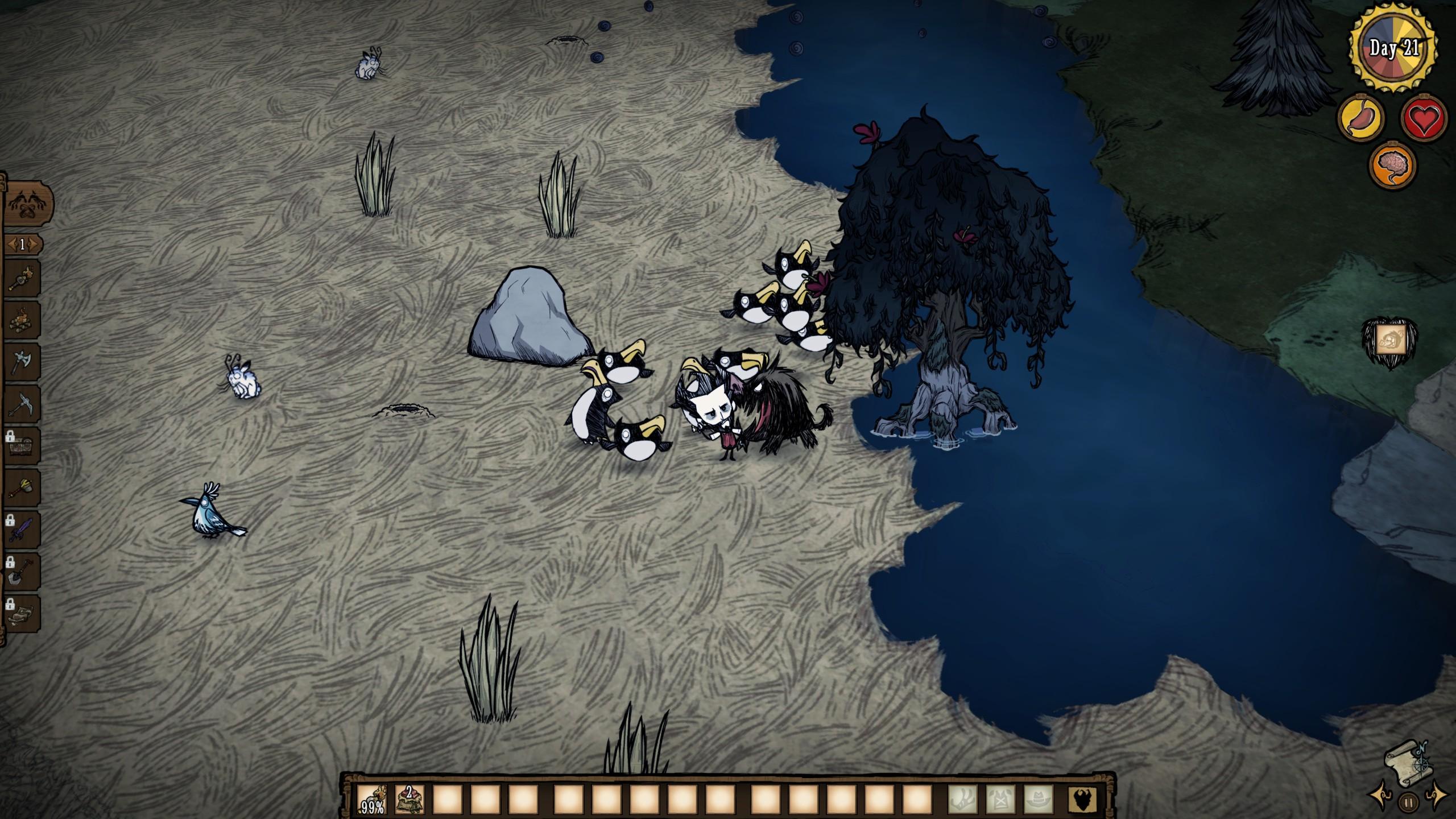The height and width of the screenshot is (819, 1456).
Task: Choose the axe crafting recipe
Action: click(x=22, y=362)
